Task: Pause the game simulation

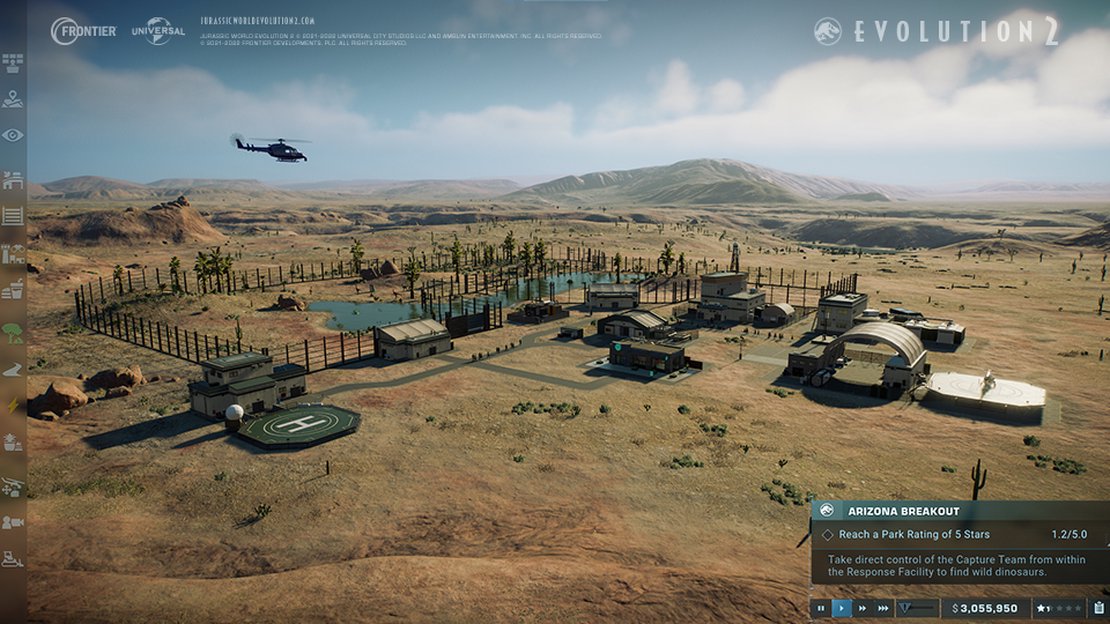Action: [x=821, y=608]
